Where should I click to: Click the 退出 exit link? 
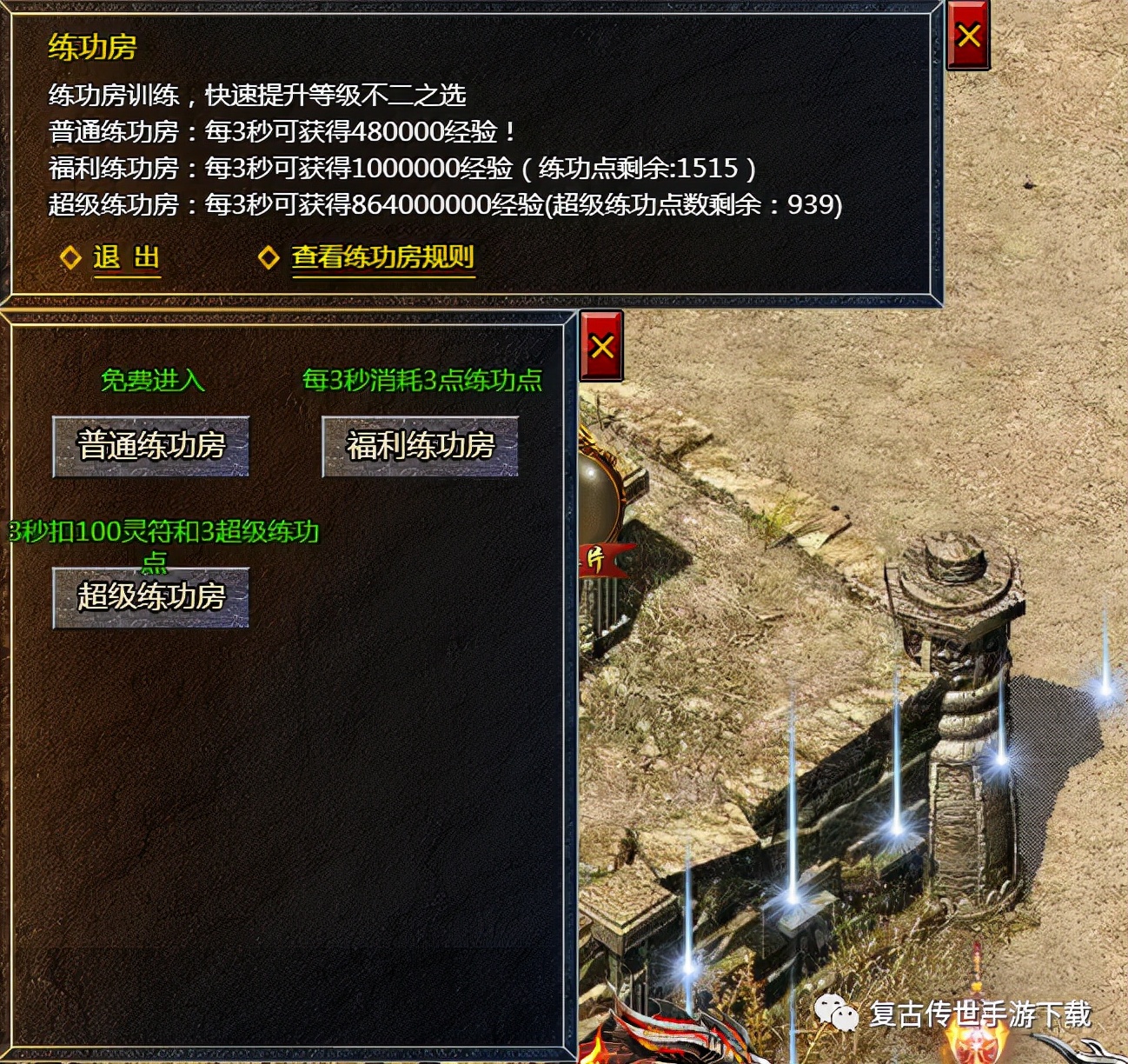pos(125,256)
